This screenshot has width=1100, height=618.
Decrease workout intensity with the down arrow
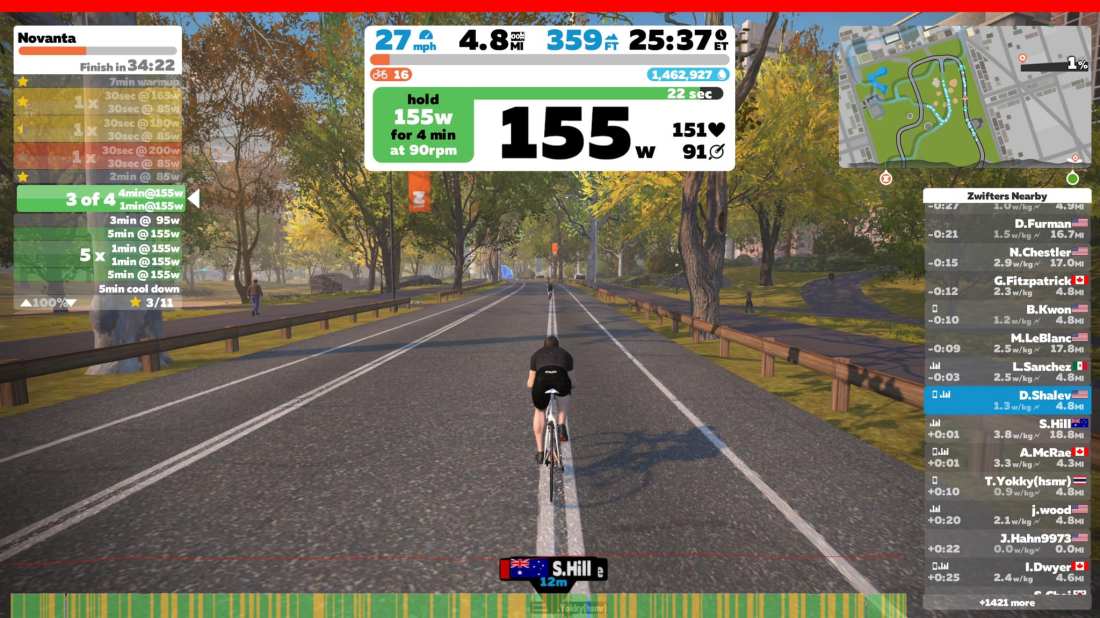(x=74, y=302)
